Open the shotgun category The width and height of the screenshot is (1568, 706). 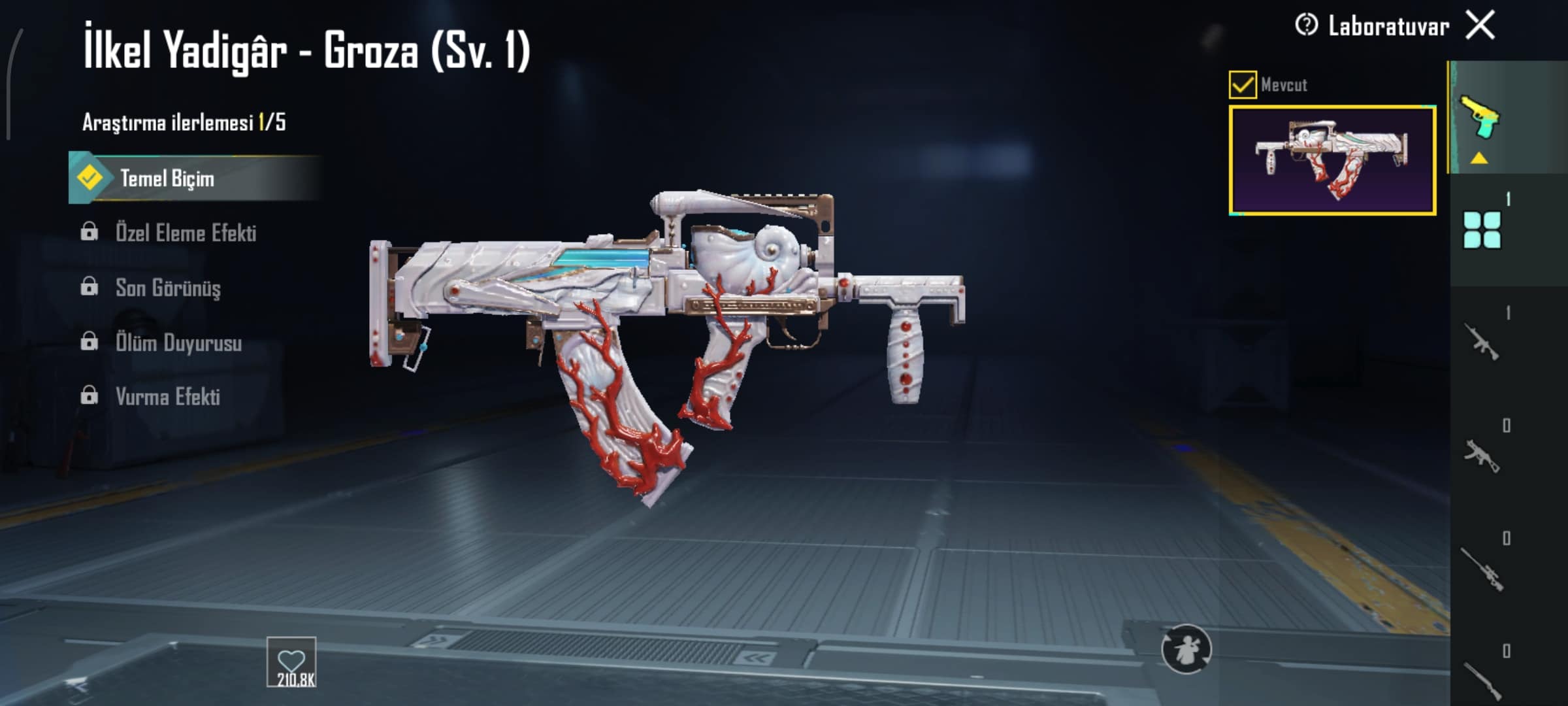point(1482,680)
